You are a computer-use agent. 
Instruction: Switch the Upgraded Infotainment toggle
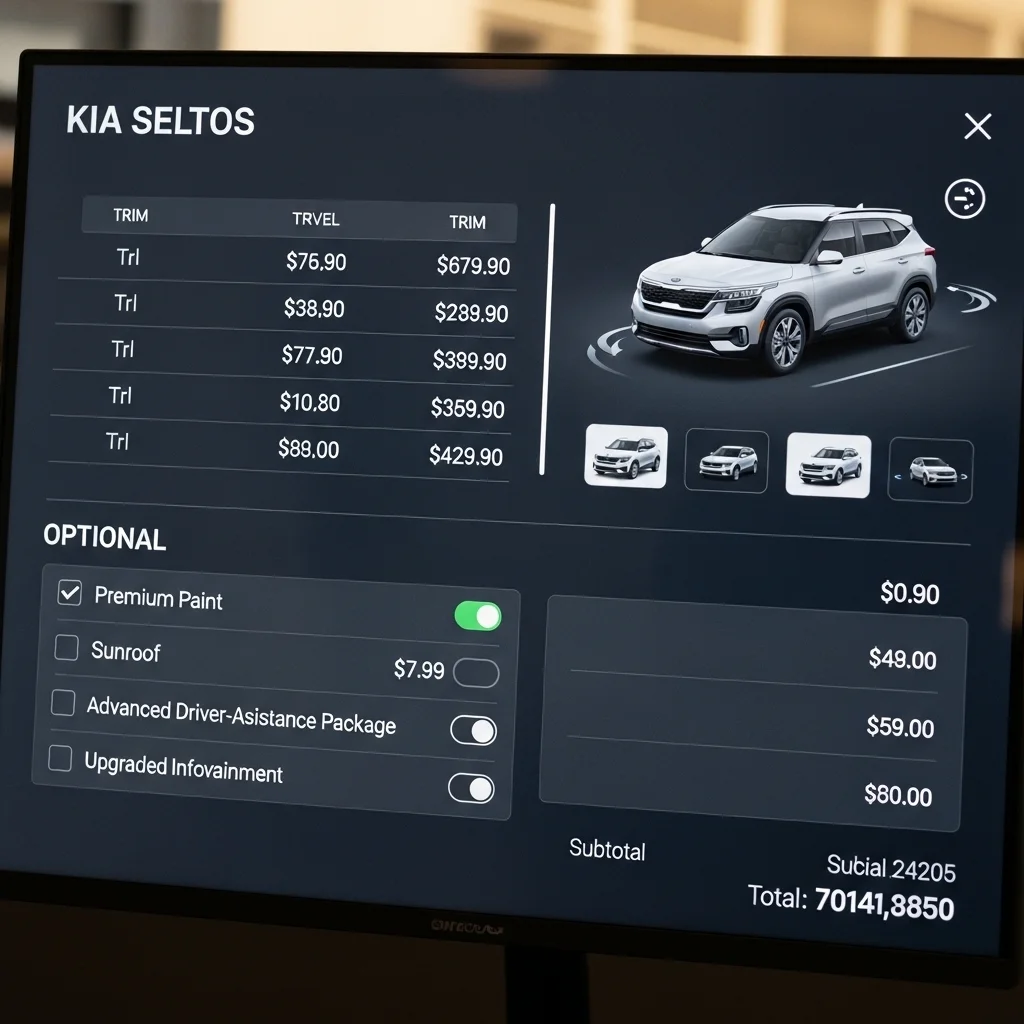click(471, 789)
